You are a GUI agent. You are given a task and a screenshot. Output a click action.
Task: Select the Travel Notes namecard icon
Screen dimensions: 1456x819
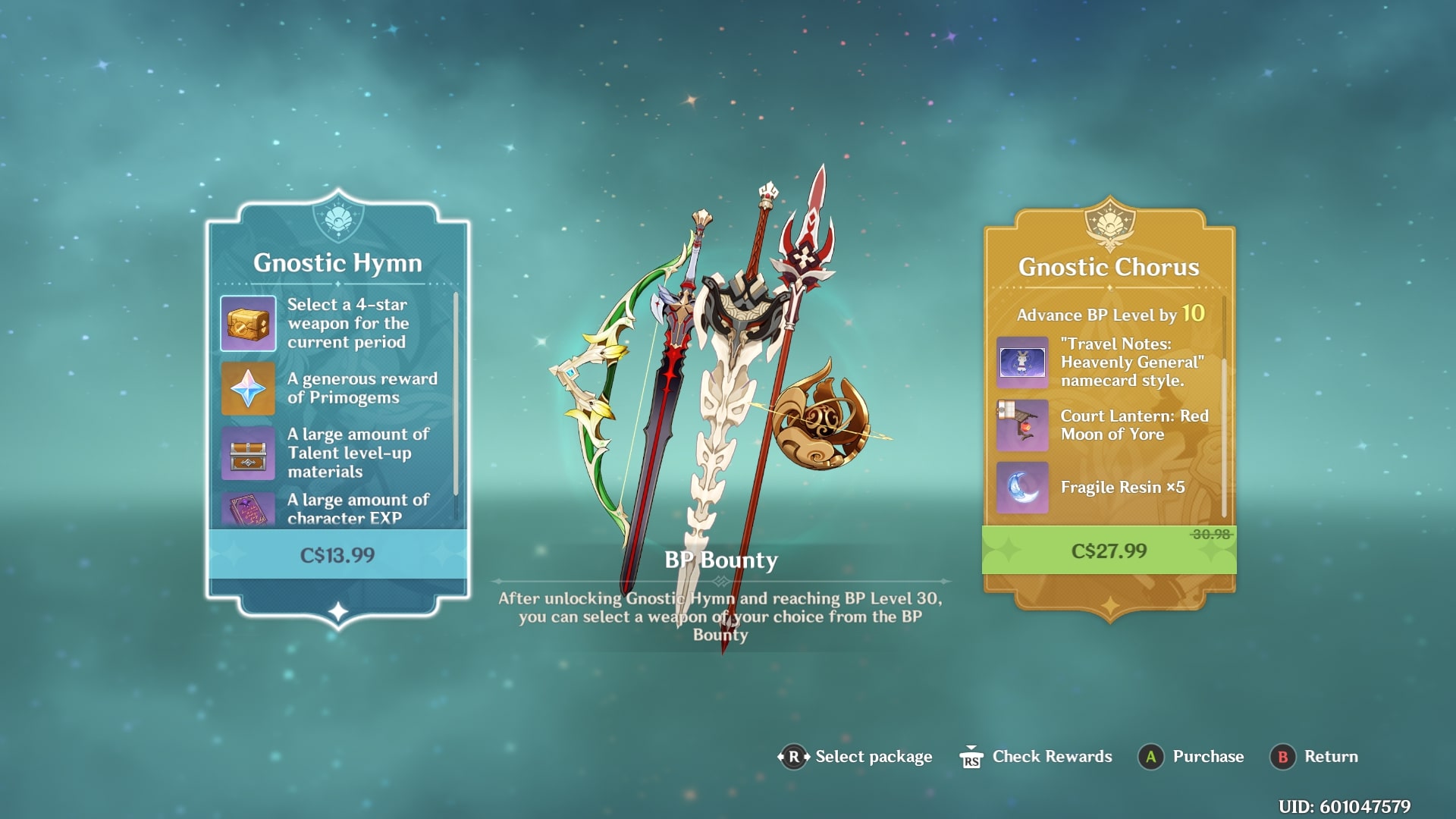[1022, 363]
